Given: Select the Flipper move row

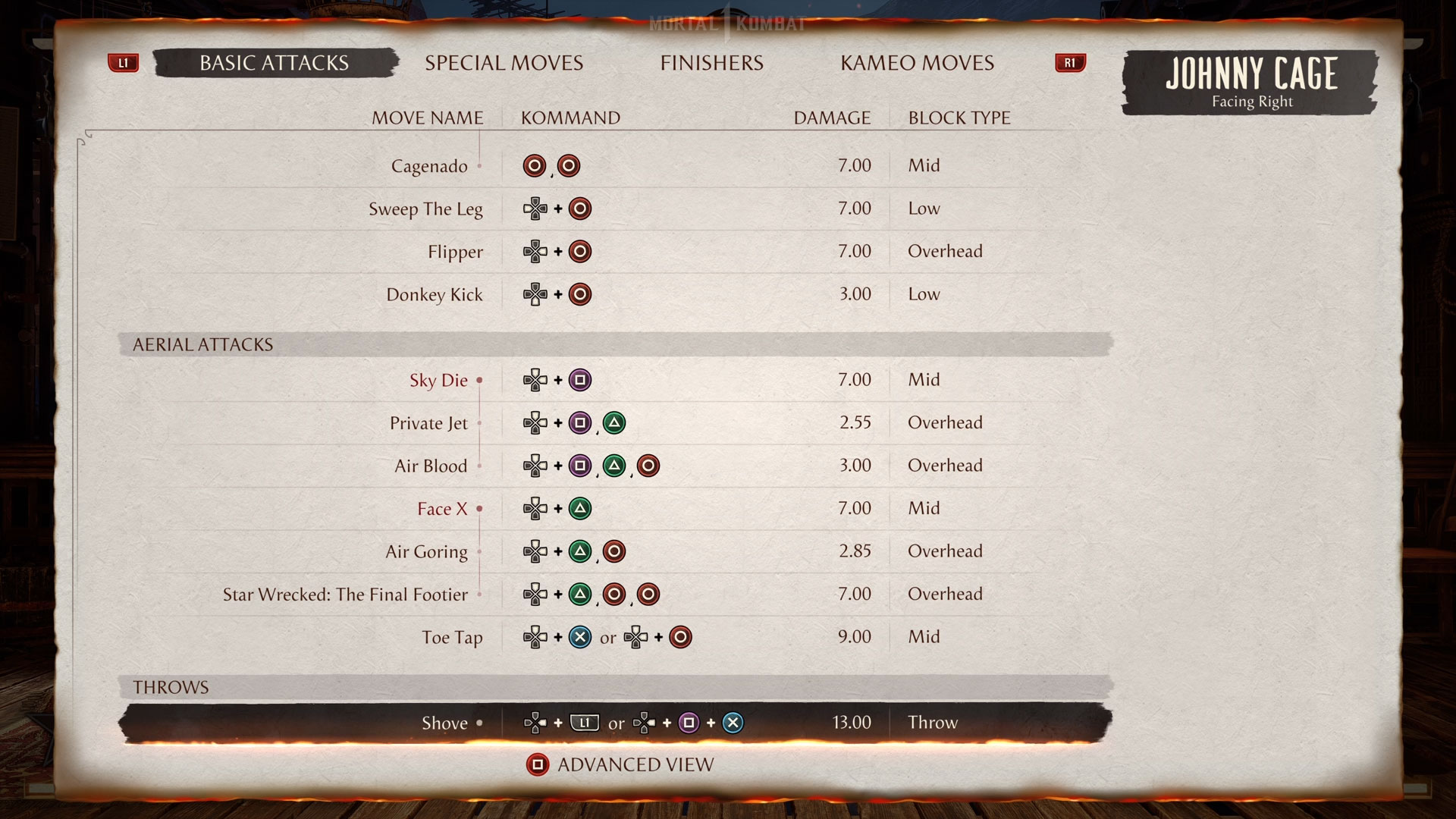Looking at the screenshot, I should (455, 252).
